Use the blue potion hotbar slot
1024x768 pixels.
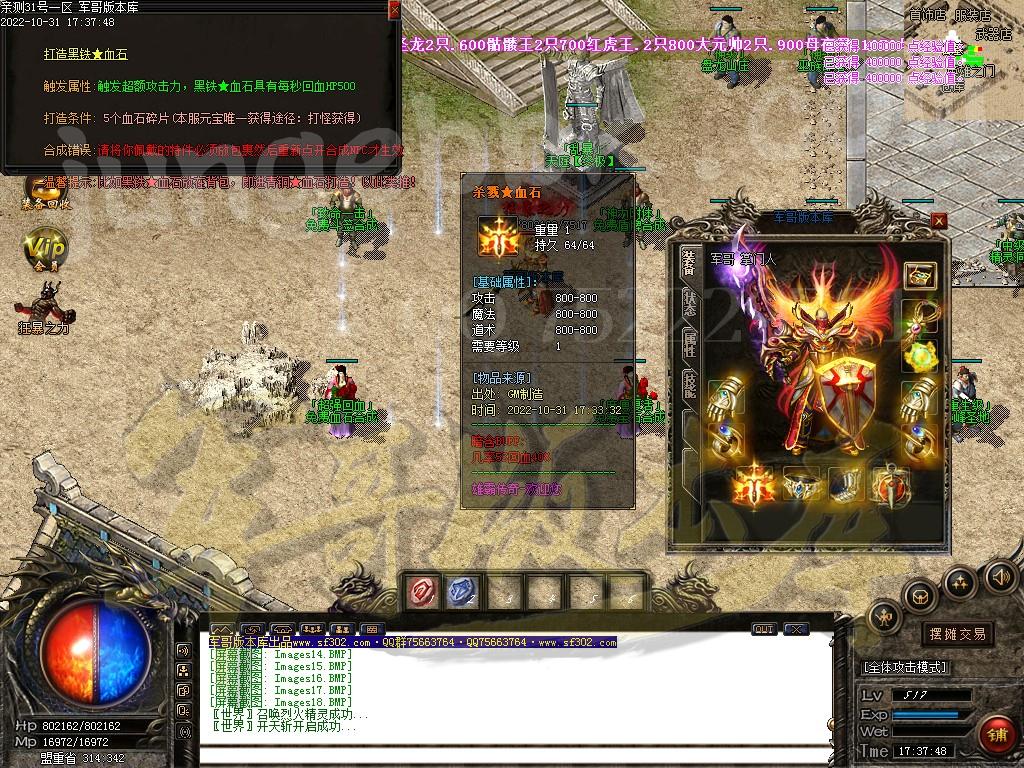[x=462, y=593]
